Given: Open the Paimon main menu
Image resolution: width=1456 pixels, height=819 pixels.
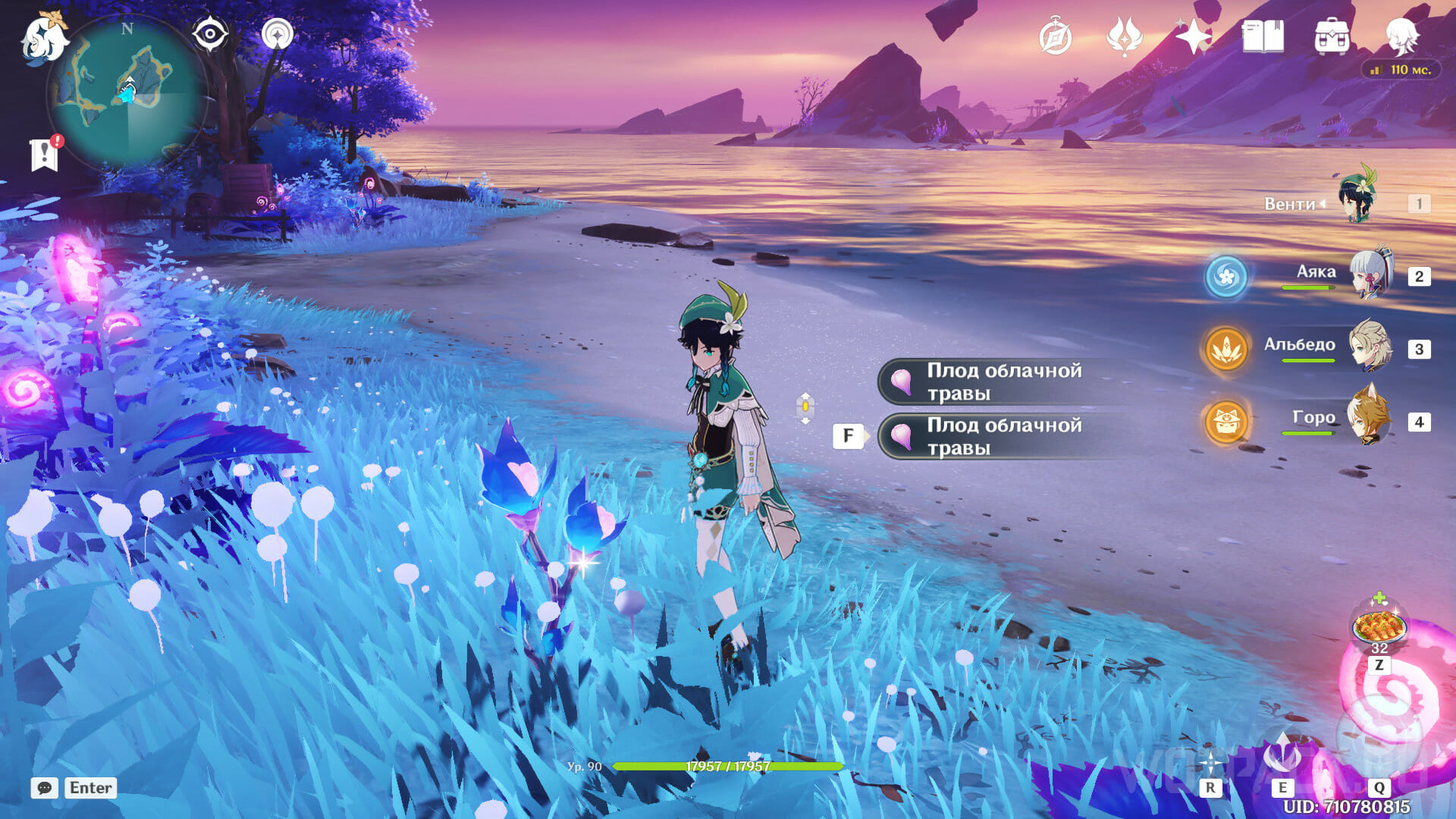Looking at the screenshot, I should (x=44, y=38).
